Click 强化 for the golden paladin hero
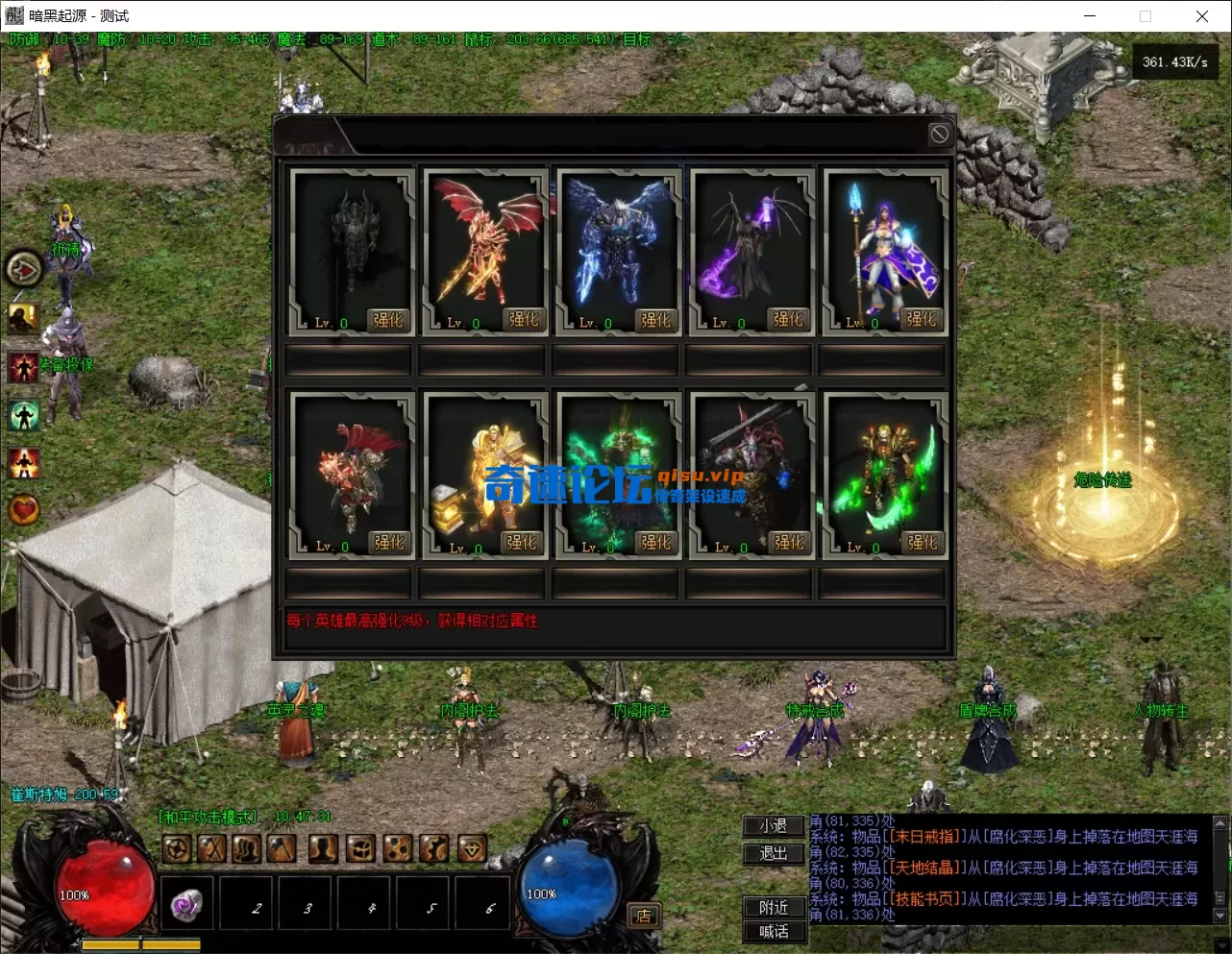1232x954 pixels. [522, 543]
